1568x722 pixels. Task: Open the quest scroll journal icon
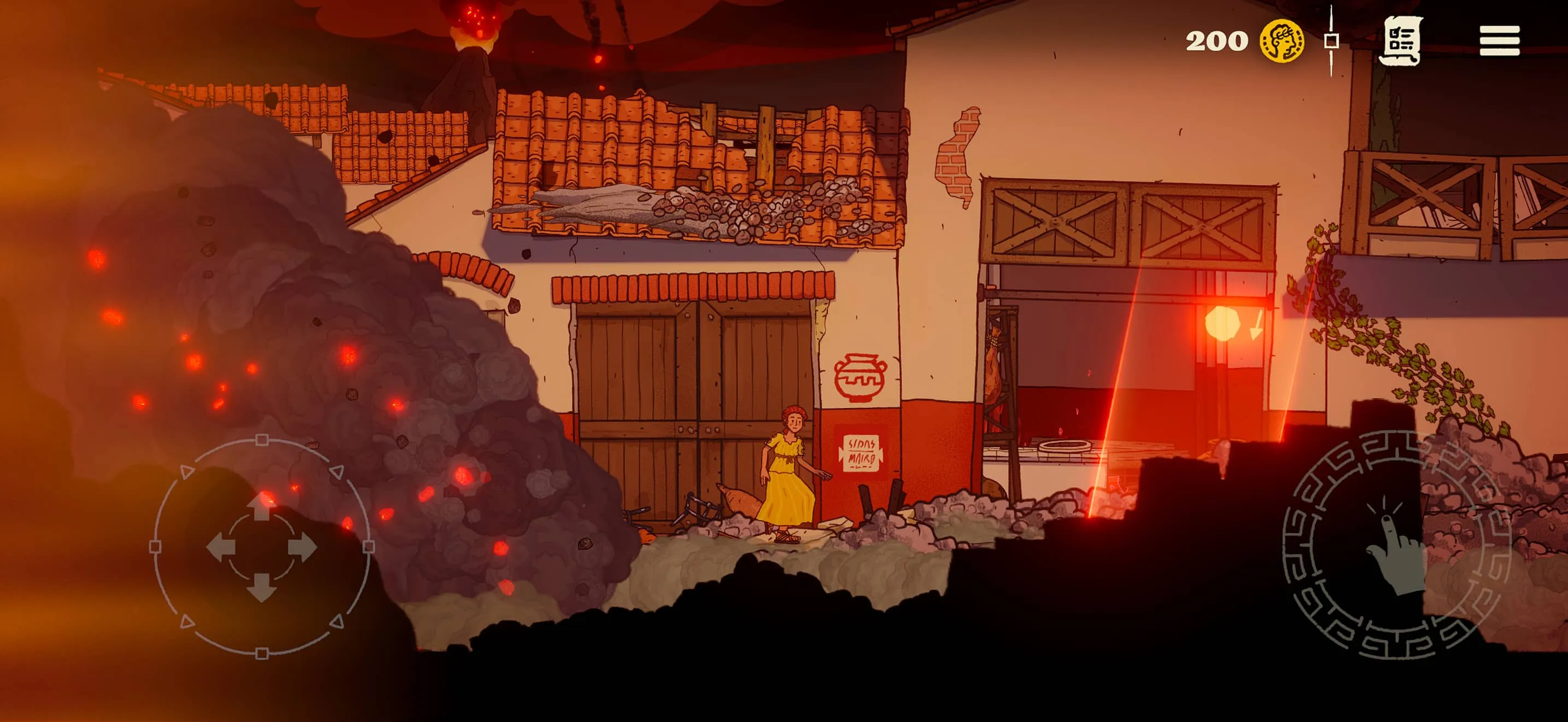[1403, 40]
